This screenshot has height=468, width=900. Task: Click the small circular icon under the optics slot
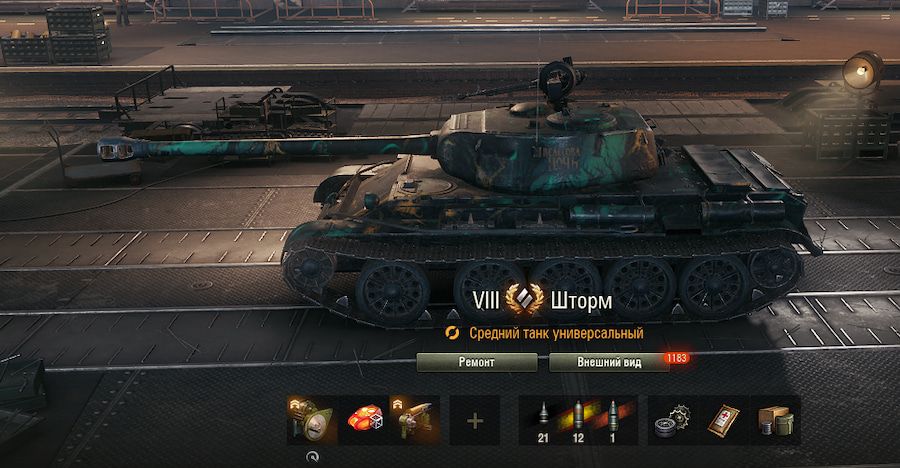pos(313,455)
